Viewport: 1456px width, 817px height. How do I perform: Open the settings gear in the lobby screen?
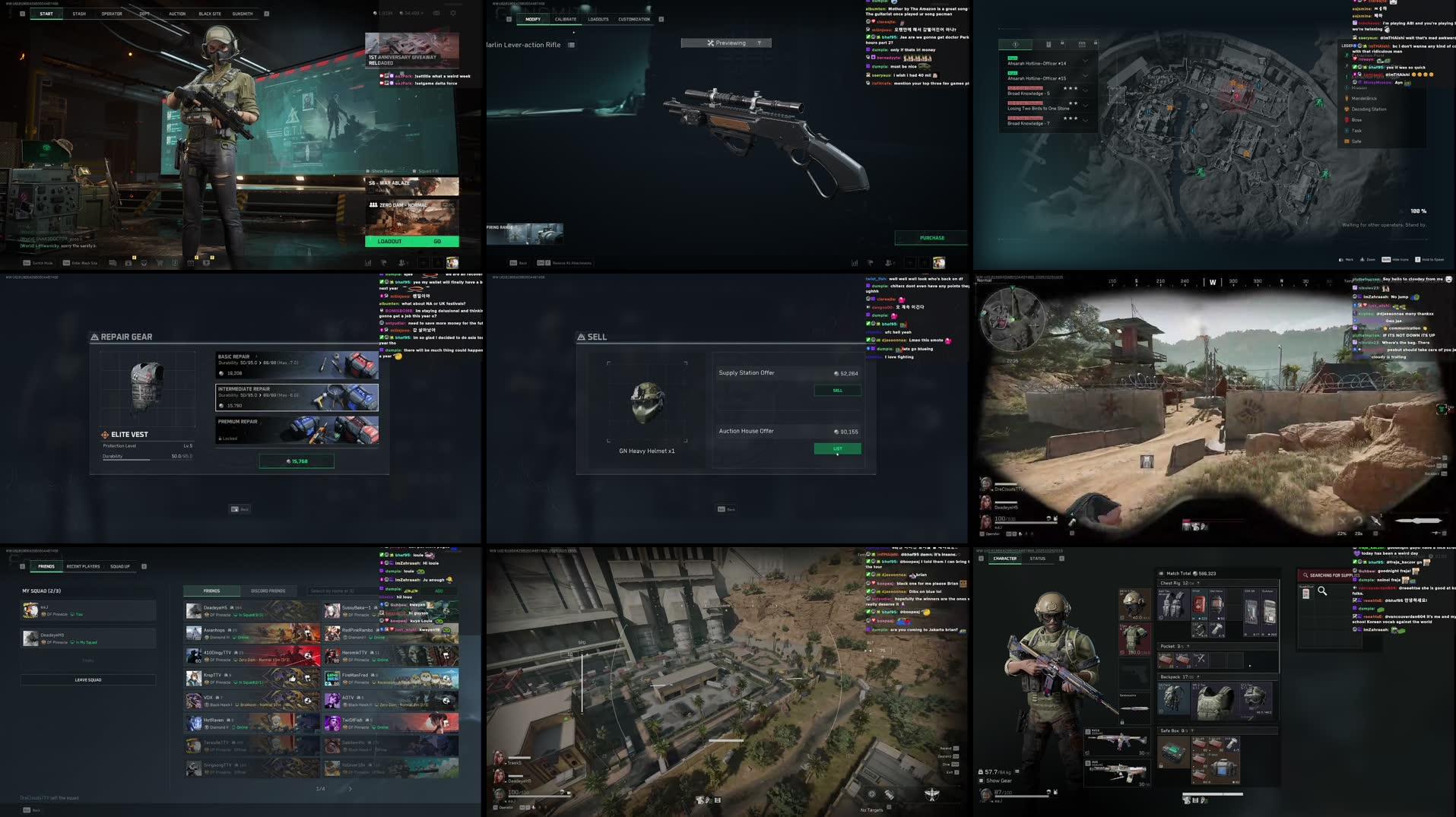[x=452, y=13]
